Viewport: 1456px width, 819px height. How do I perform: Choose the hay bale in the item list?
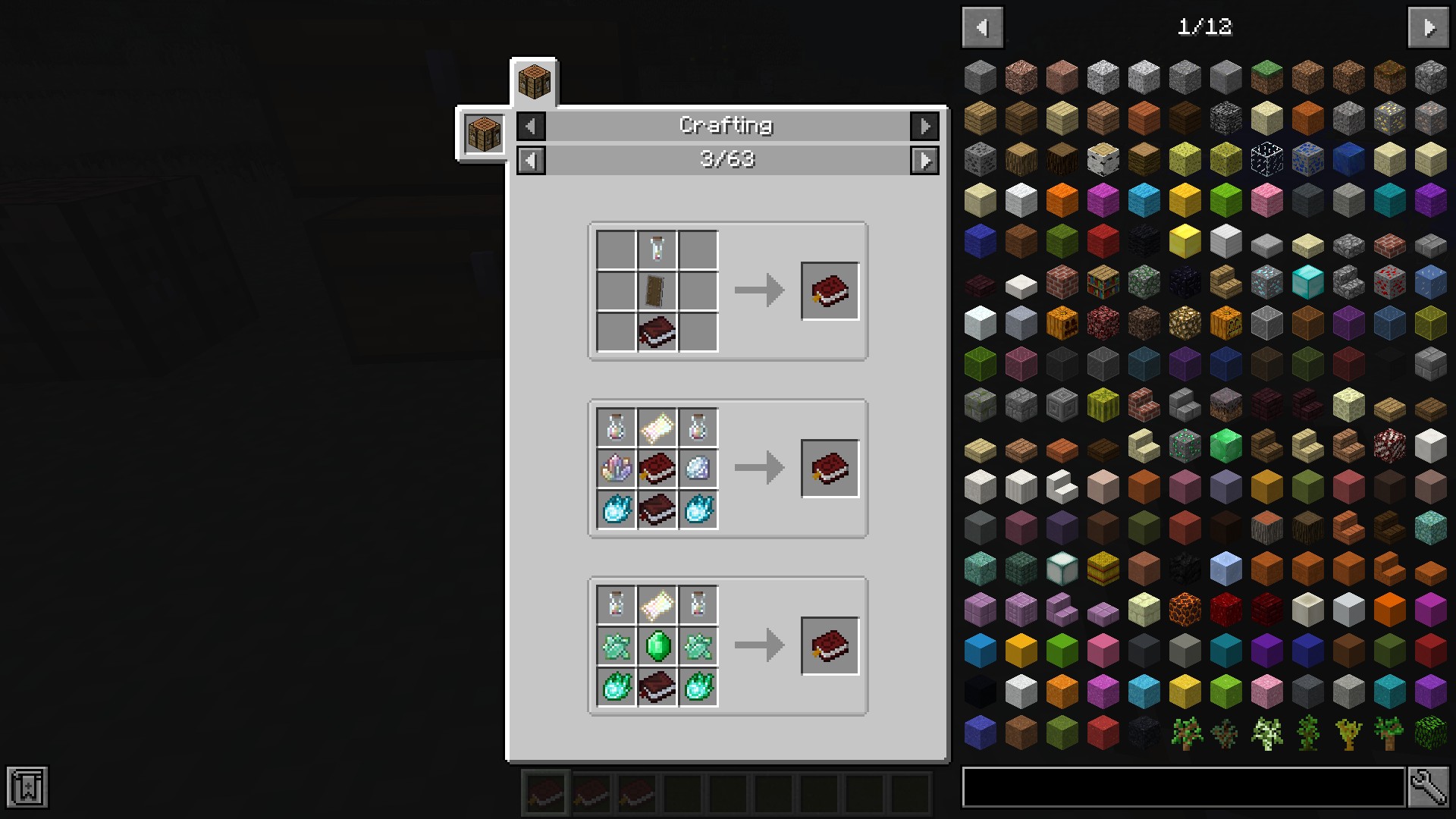pyautogui.click(x=1103, y=569)
